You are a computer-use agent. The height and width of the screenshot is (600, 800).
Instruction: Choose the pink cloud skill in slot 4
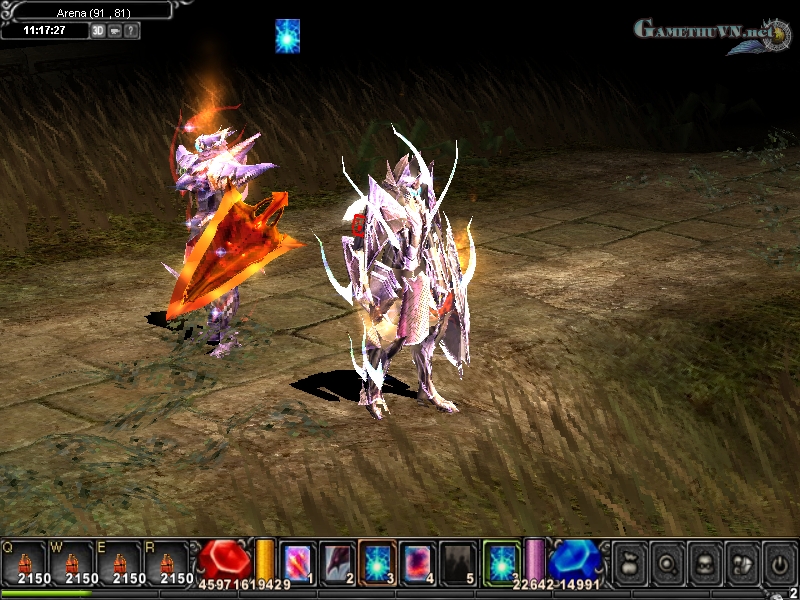coord(419,562)
